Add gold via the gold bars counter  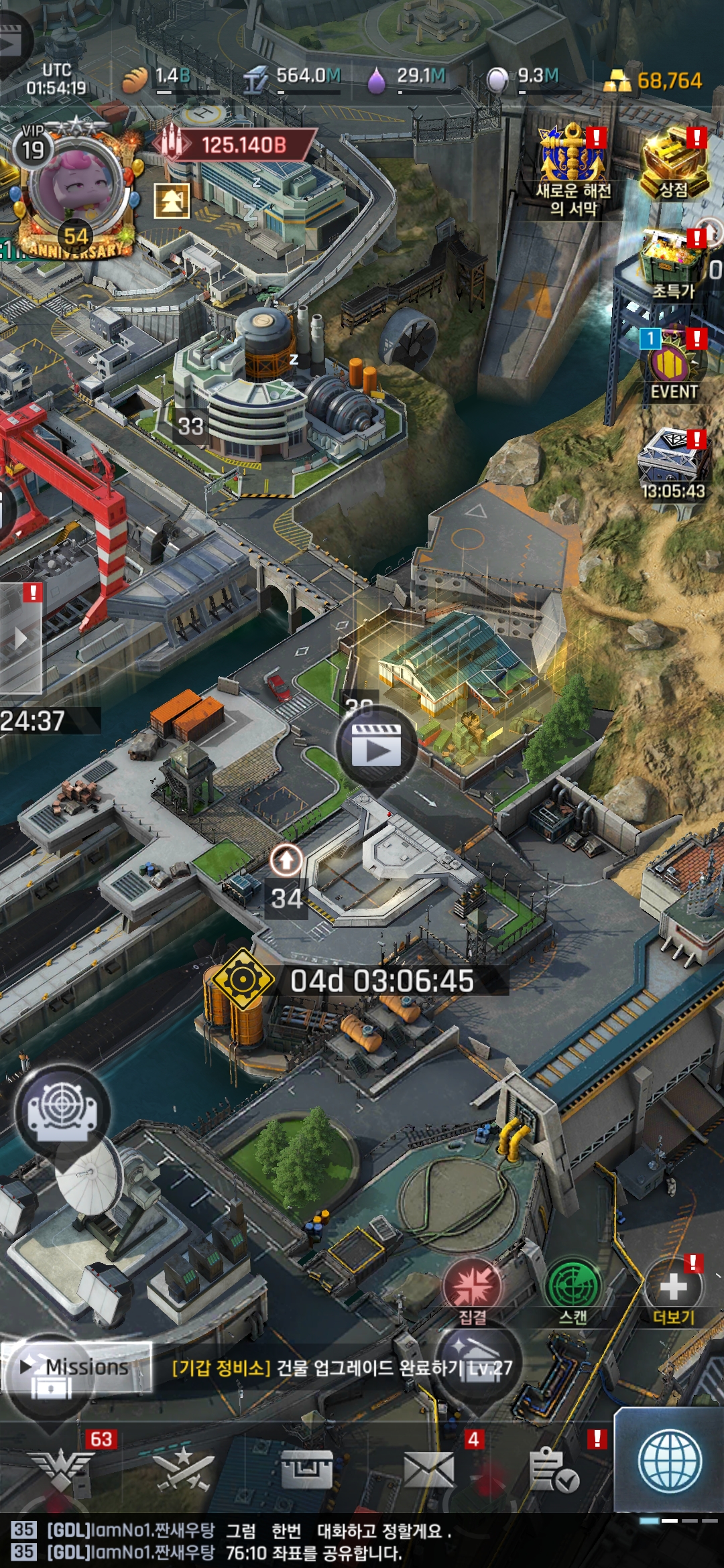(654, 81)
